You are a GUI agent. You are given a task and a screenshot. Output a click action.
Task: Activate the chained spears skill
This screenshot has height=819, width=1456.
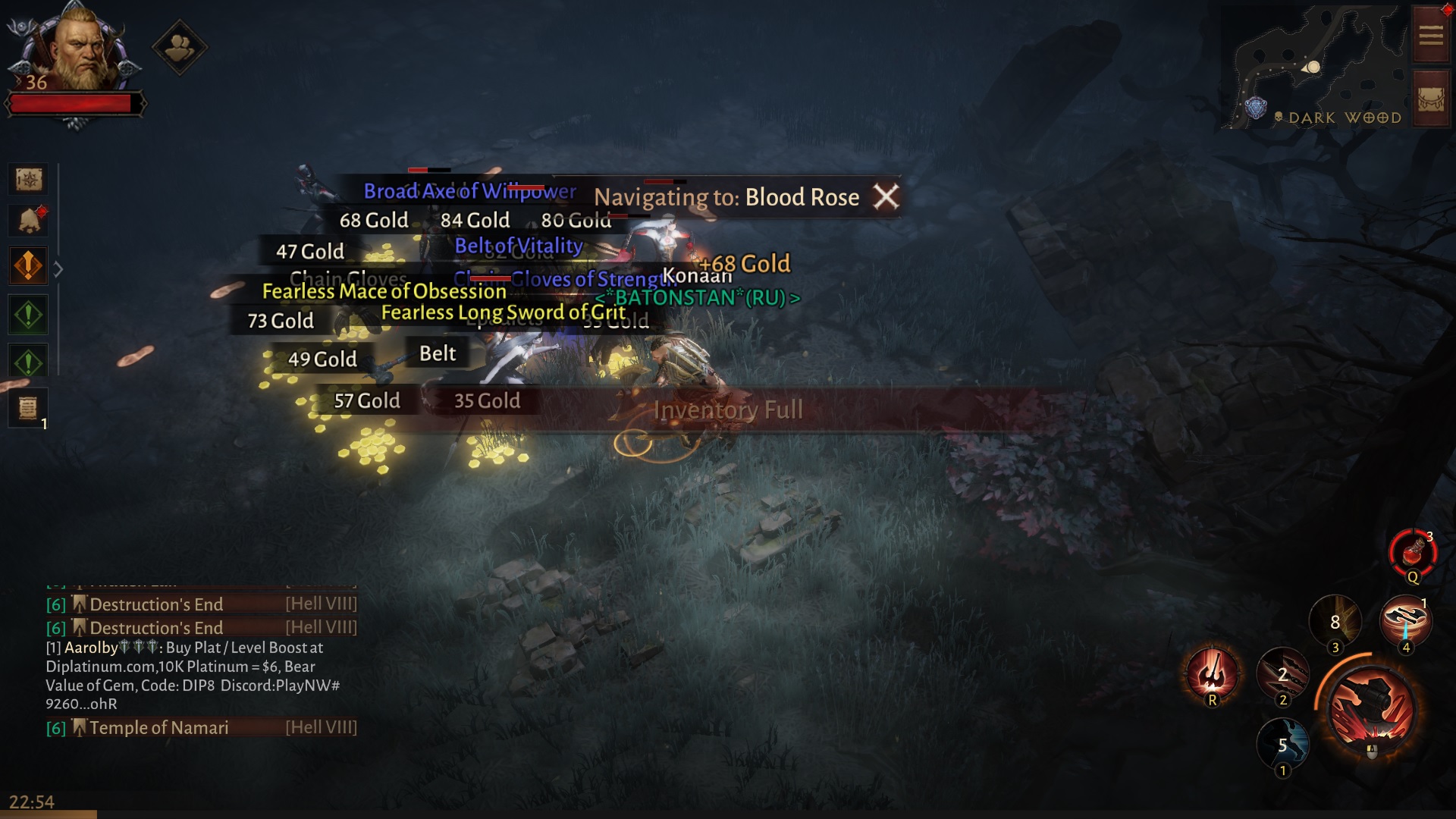pos(1282,672)
